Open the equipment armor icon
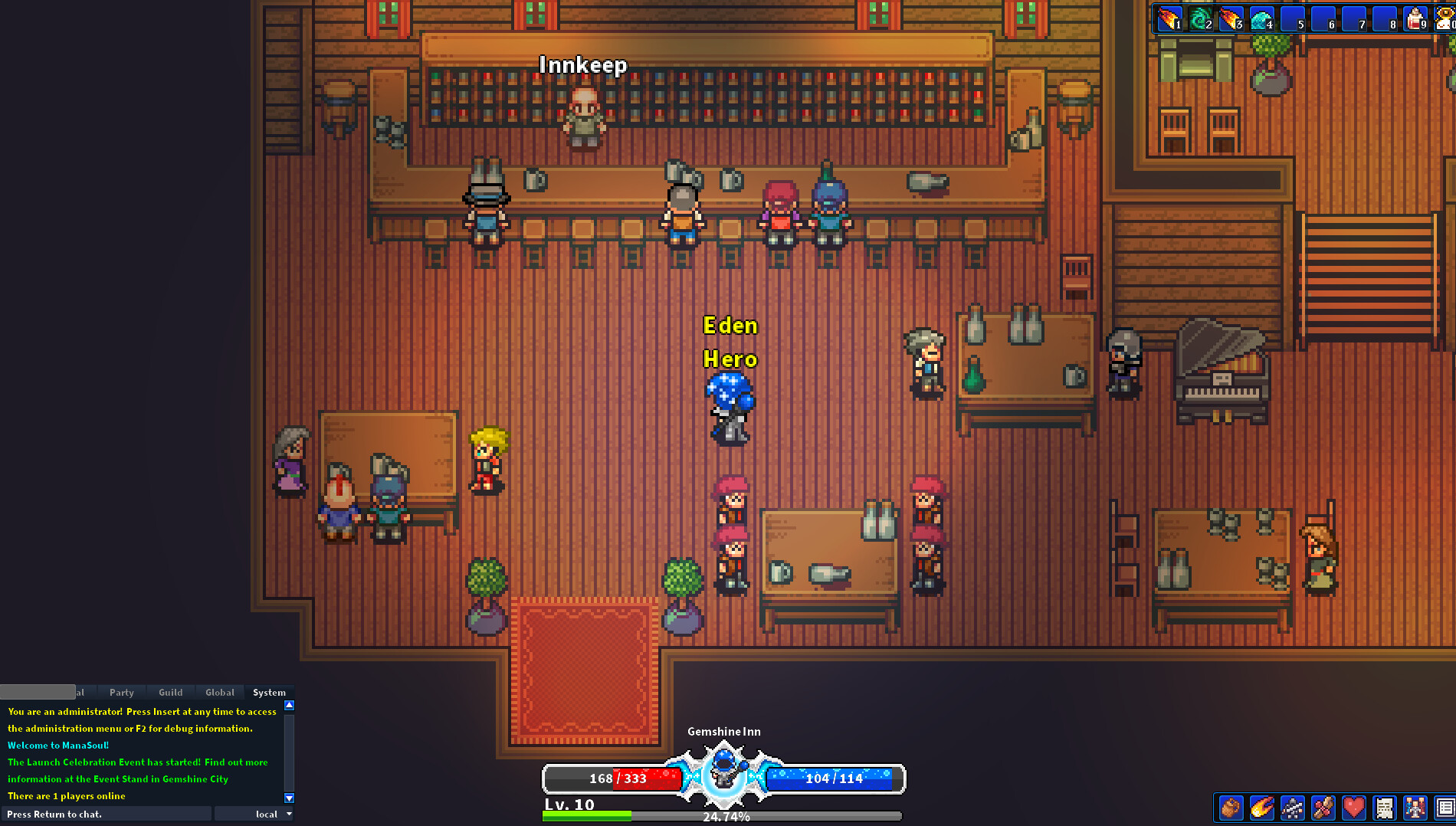Viewport: 1456px width, 826px height. [x=1293, y=808]
